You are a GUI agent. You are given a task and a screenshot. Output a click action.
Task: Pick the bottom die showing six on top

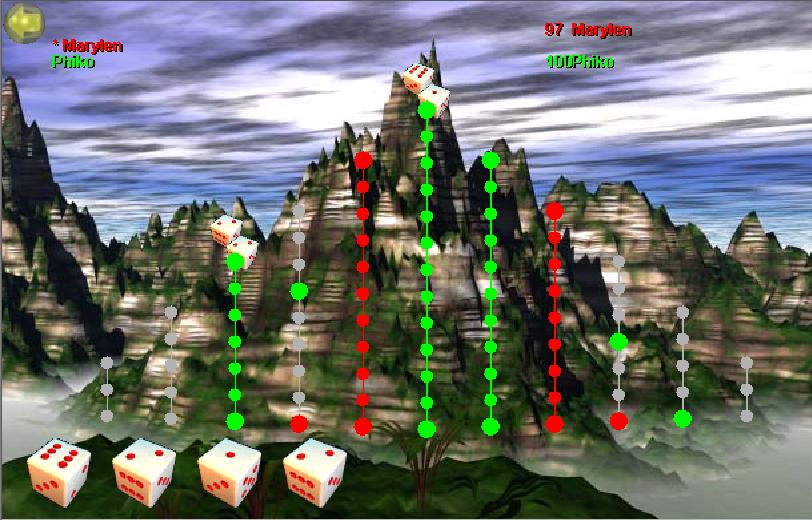click(x=58, y=470)
